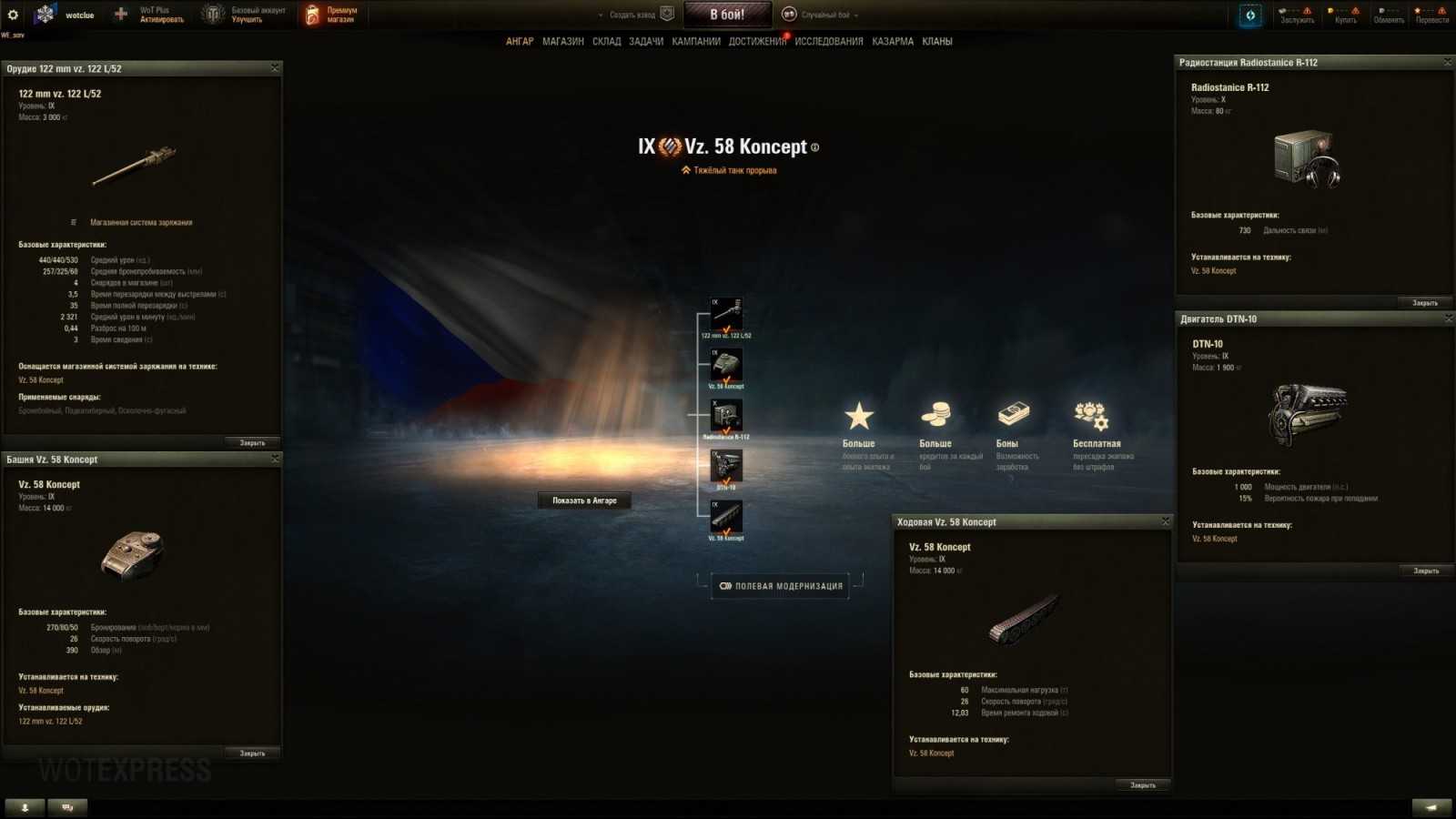Expand the contacts panel at bottom left

coord(23,806)
